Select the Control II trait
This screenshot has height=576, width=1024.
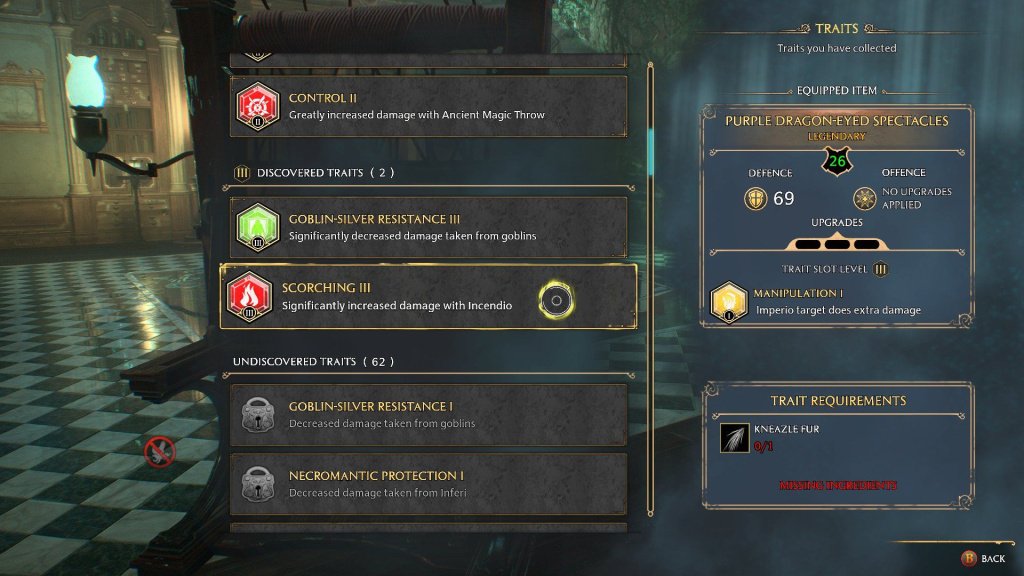pyautogui.click(x=428, y=106)
